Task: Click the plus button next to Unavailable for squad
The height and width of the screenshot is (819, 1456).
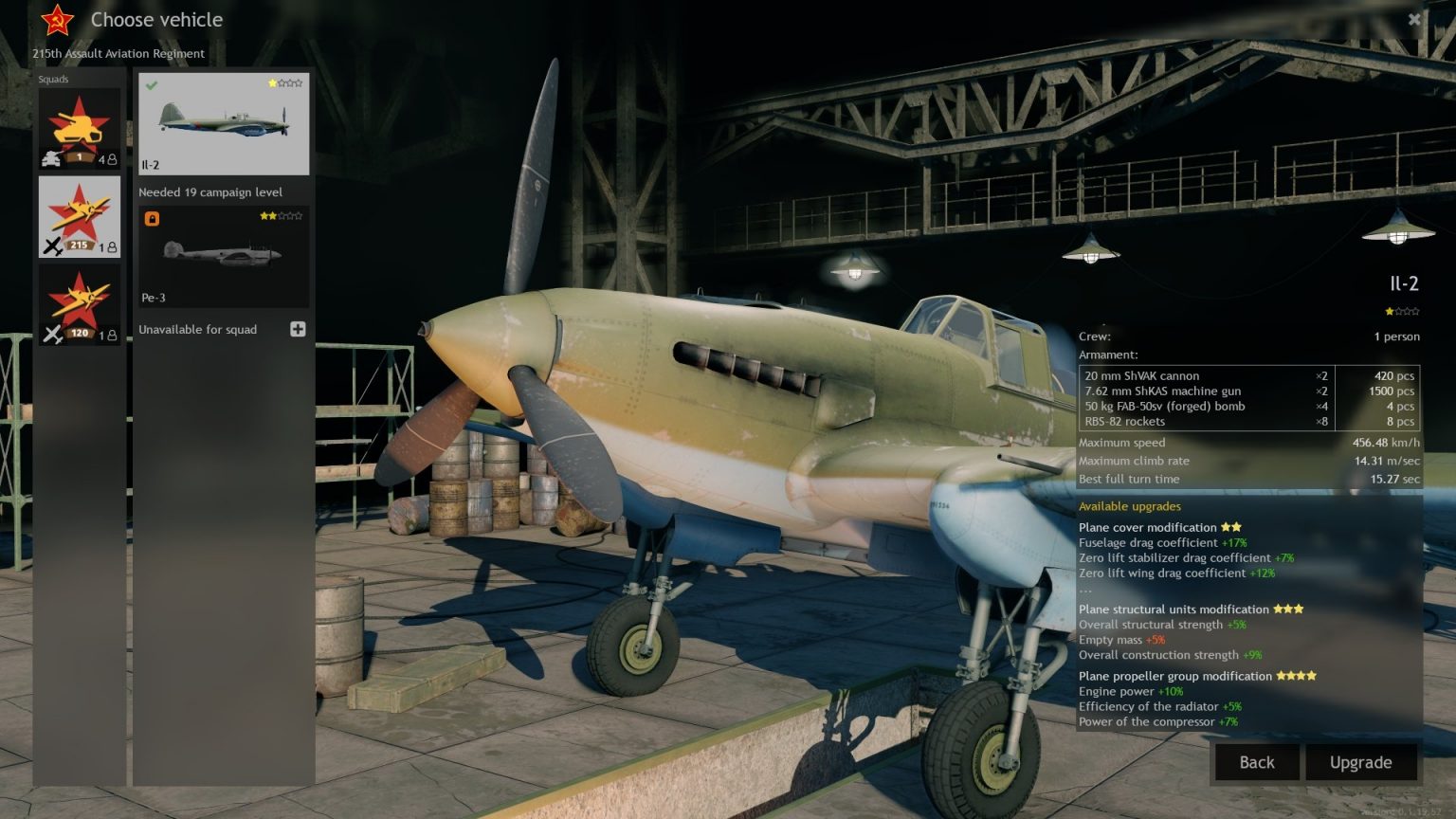Action: pyautogui.click(x=298, y=328)
